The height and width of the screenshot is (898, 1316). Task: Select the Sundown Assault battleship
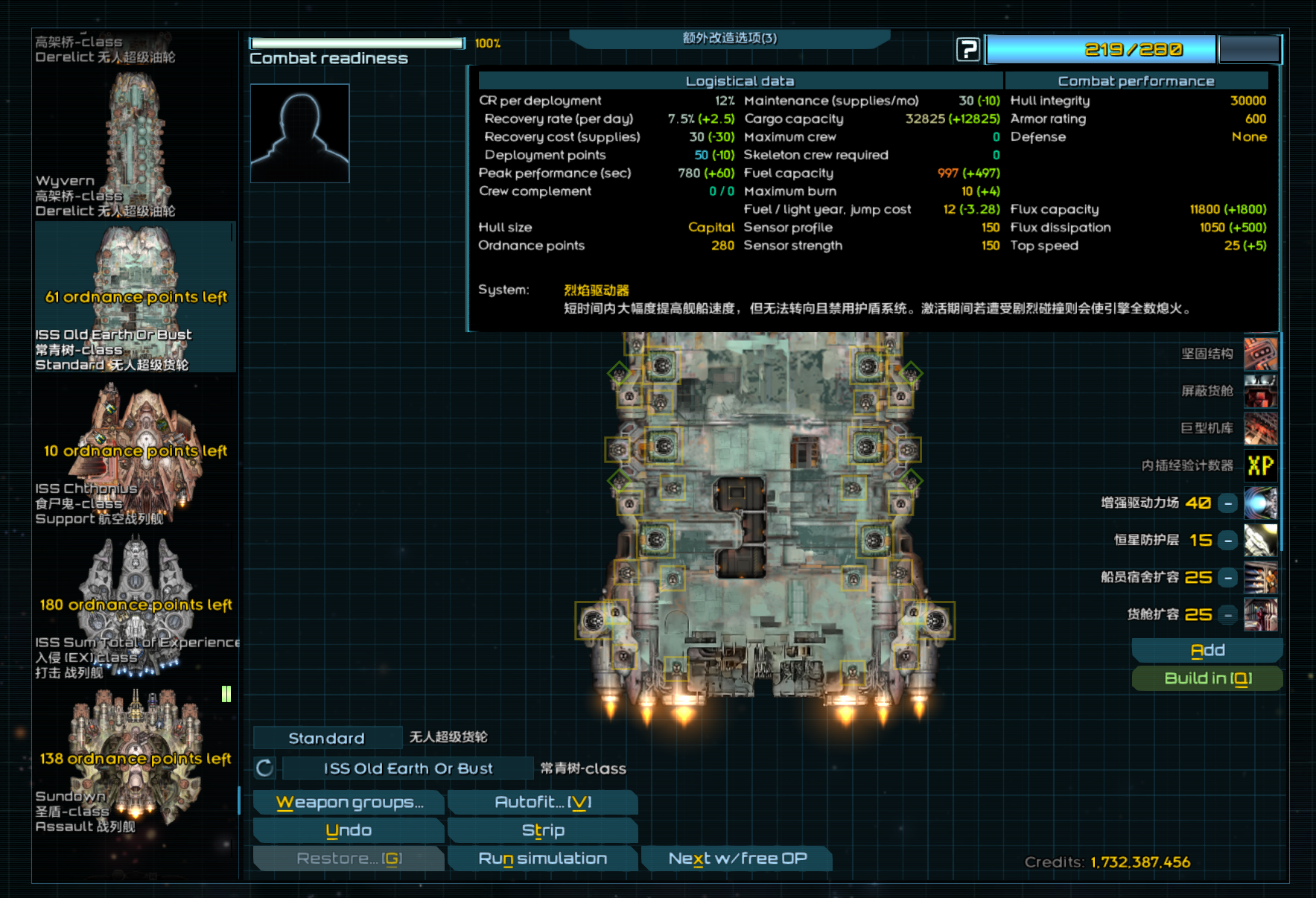pyautogui.click(x=135, y=761)
